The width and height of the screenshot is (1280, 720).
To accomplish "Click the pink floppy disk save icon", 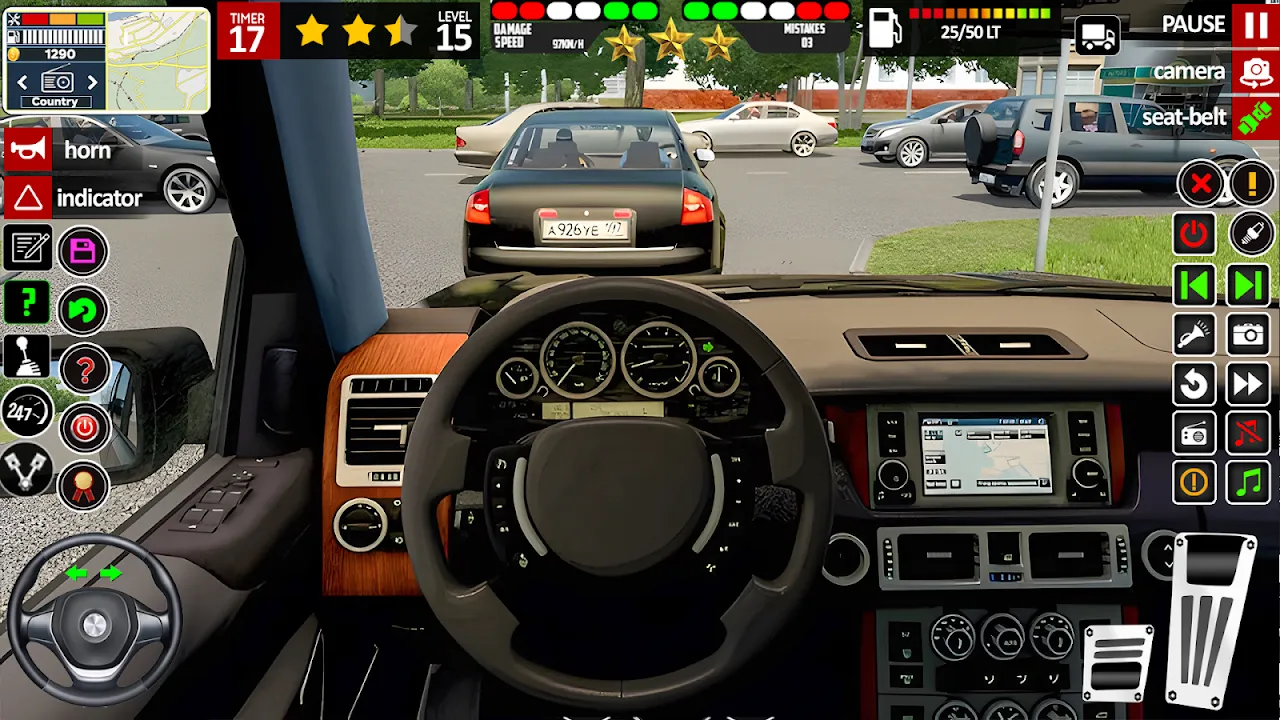I will [x=83, y=251].
